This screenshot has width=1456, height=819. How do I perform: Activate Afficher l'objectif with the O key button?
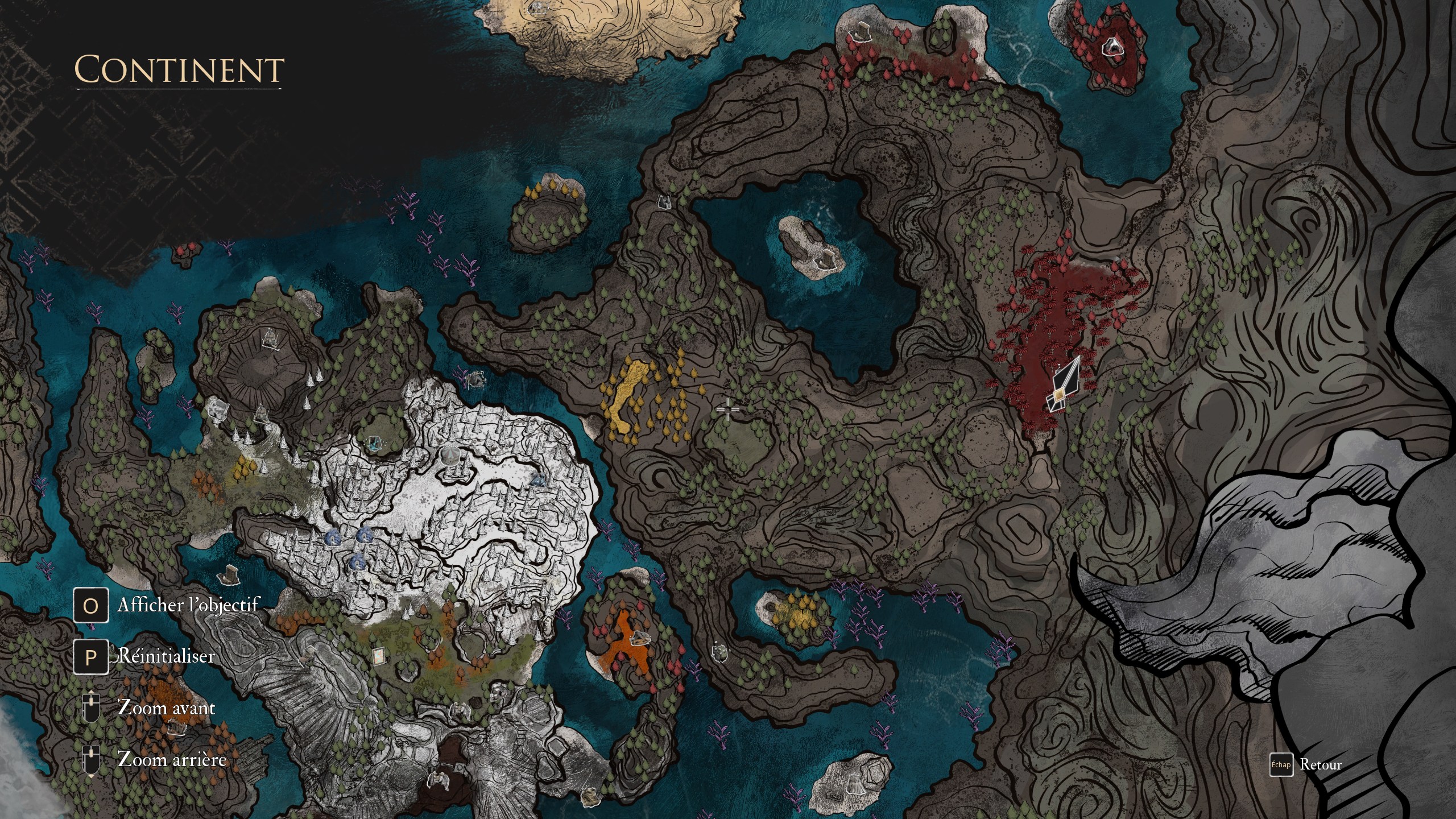pyautogui.click(x=91, y=605)
